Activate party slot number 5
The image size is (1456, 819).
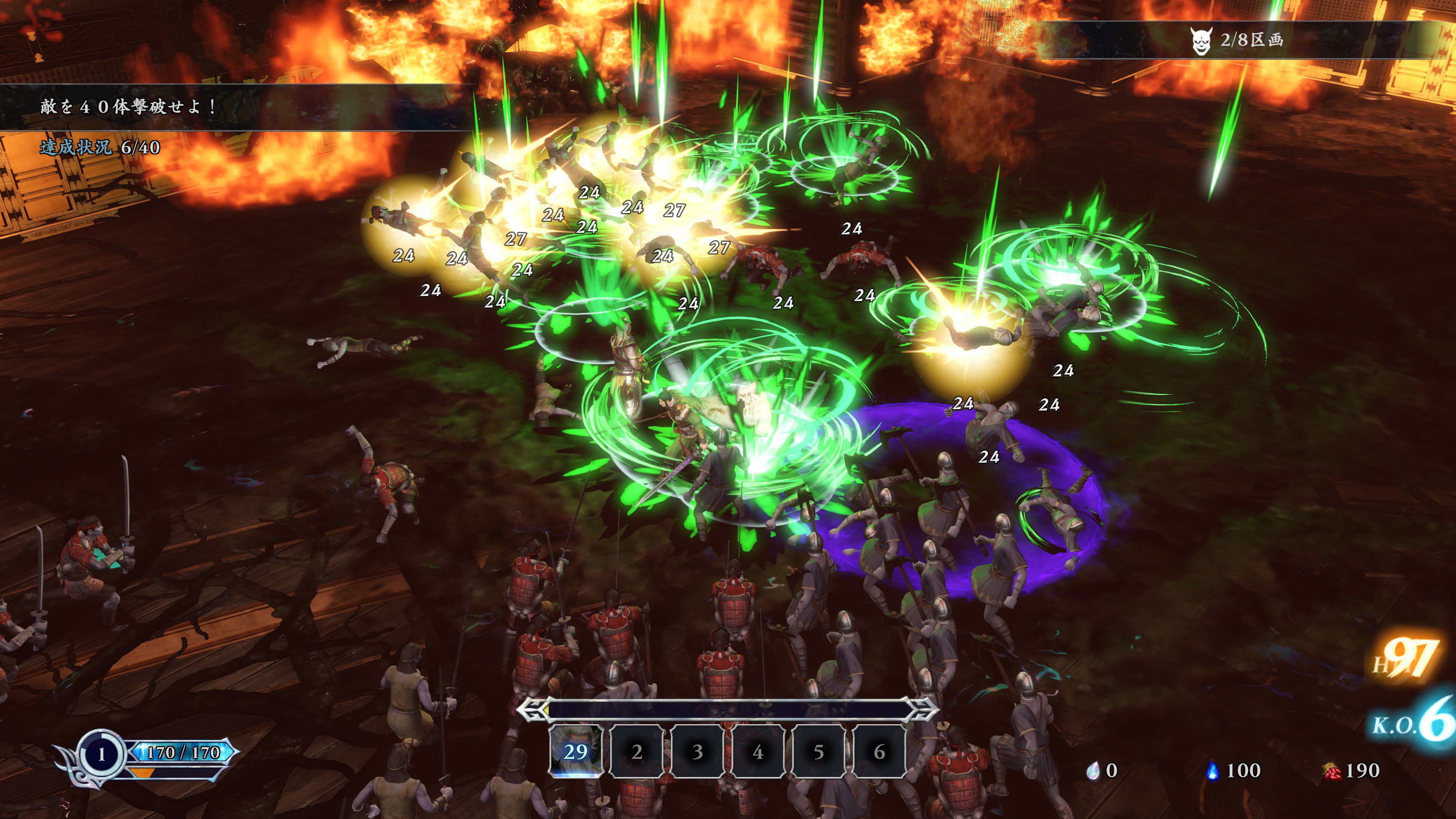[x=818, y=752]
